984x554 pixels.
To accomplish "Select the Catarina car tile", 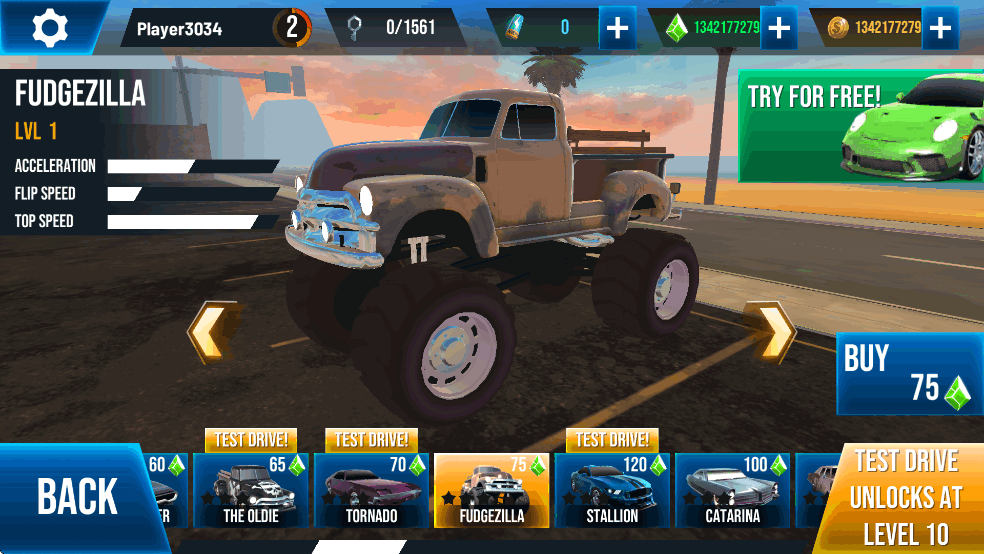I will (732, 490).
